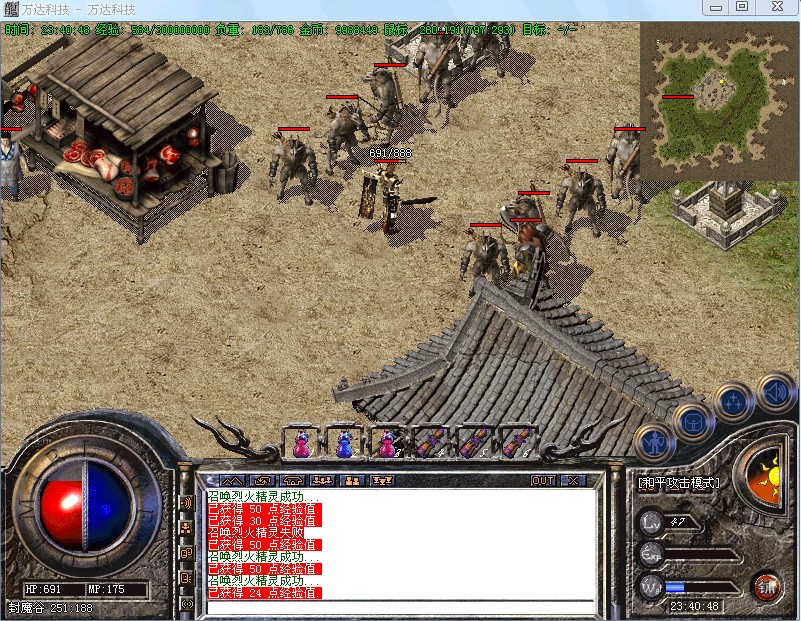The height and width of the screenshot is (621, 801).
Task: Use the red potion in slot three
Action: click(387, 441)
